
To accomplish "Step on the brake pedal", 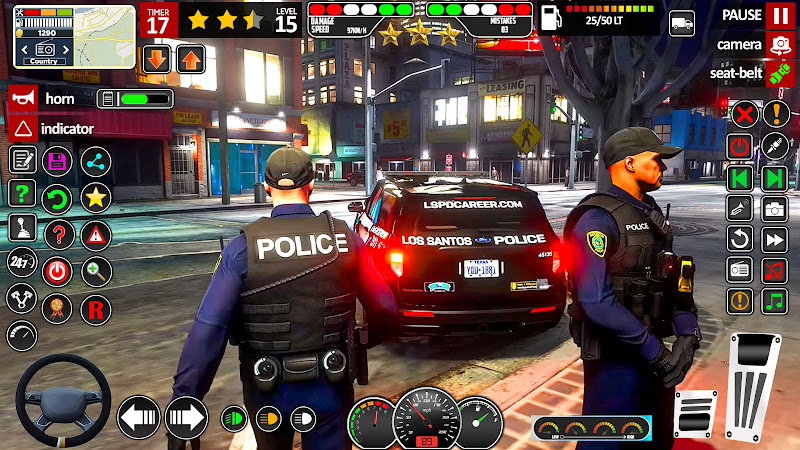I will pyautogui.click(x=696, y=412).
